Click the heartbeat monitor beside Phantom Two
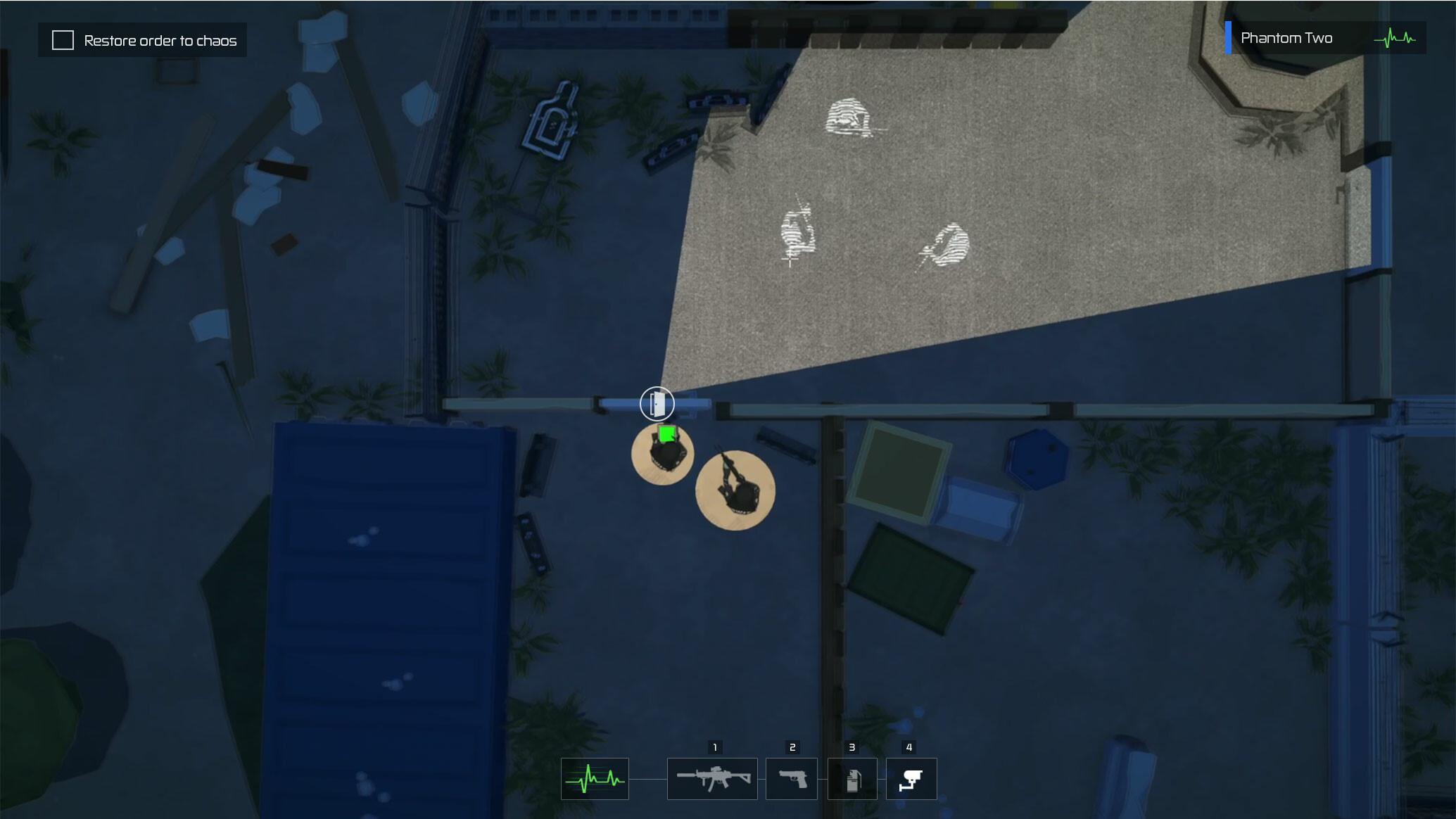This screenshot has width=1456, height=819. coord(1396,39)
